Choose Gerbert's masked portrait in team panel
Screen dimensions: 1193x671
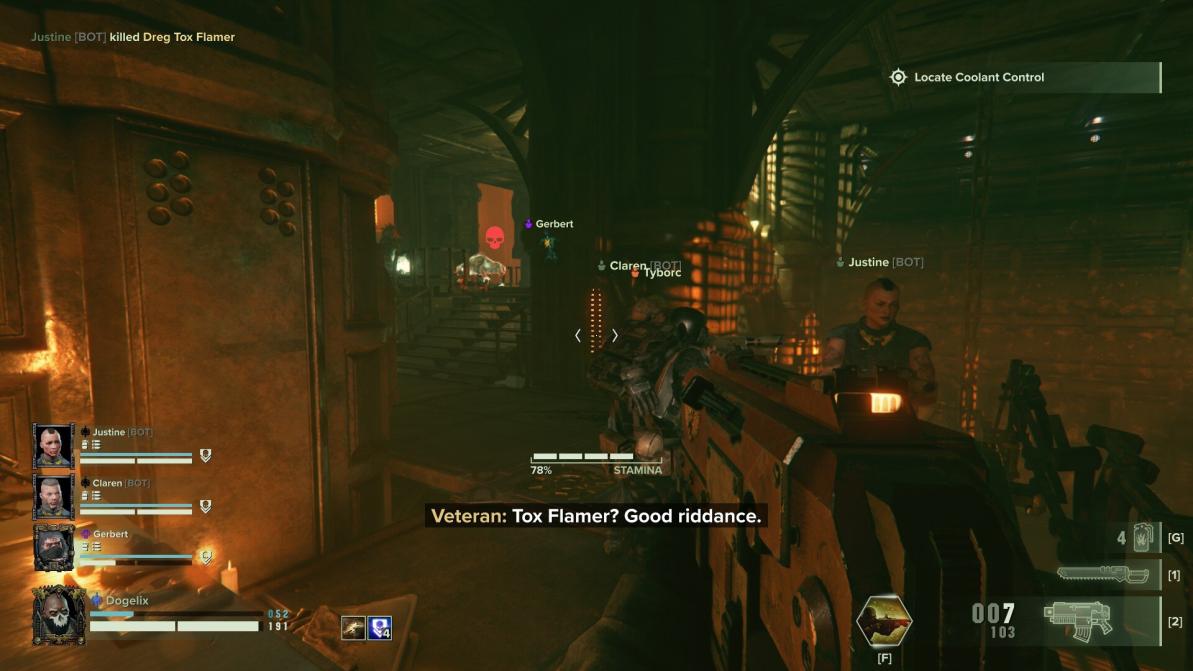coord(53,547)
